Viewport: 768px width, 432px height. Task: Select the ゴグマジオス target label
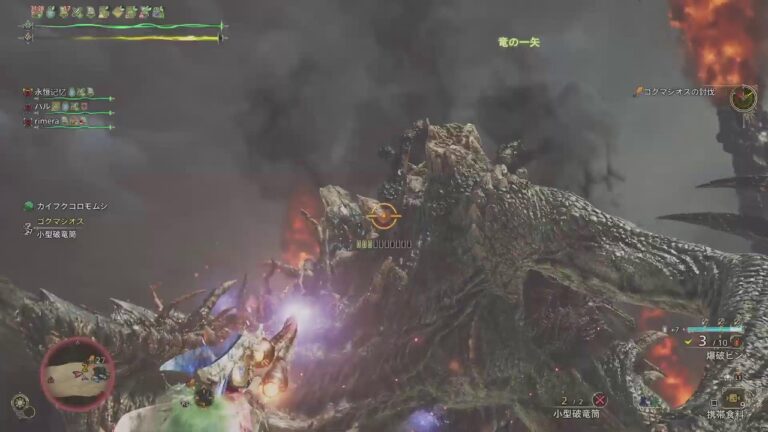[x=60, y=221]
